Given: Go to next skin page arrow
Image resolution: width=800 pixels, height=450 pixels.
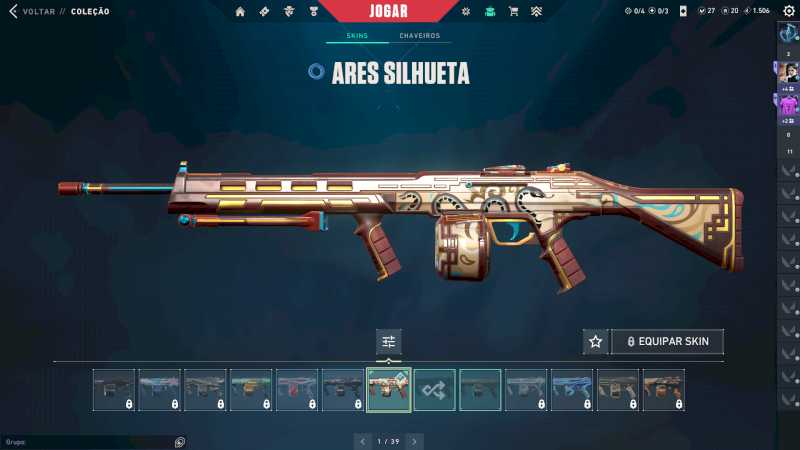Looking at the screenshot, I should click(x=414, y=441).
